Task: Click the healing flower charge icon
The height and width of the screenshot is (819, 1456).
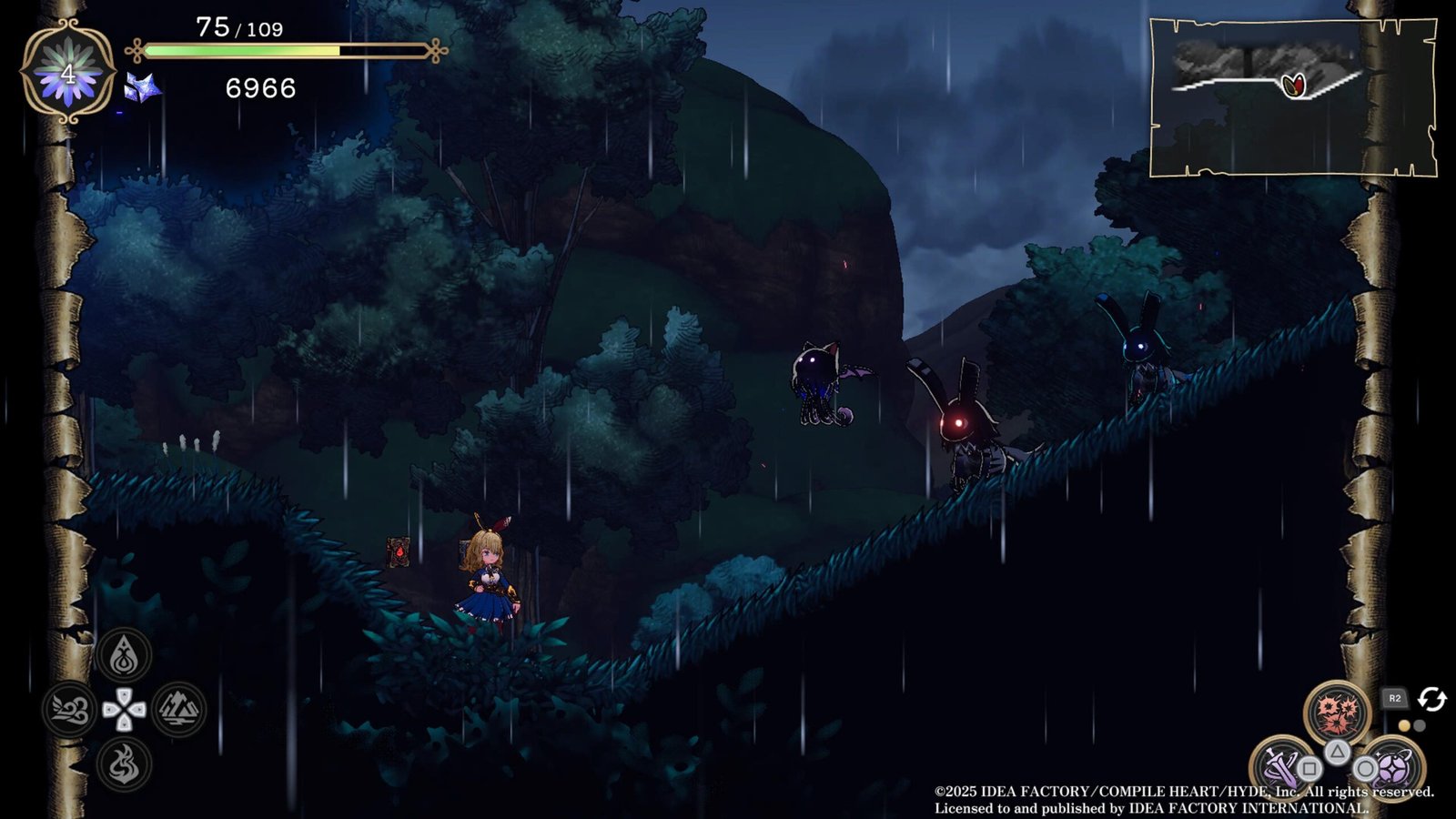Action: pos(68,72)
